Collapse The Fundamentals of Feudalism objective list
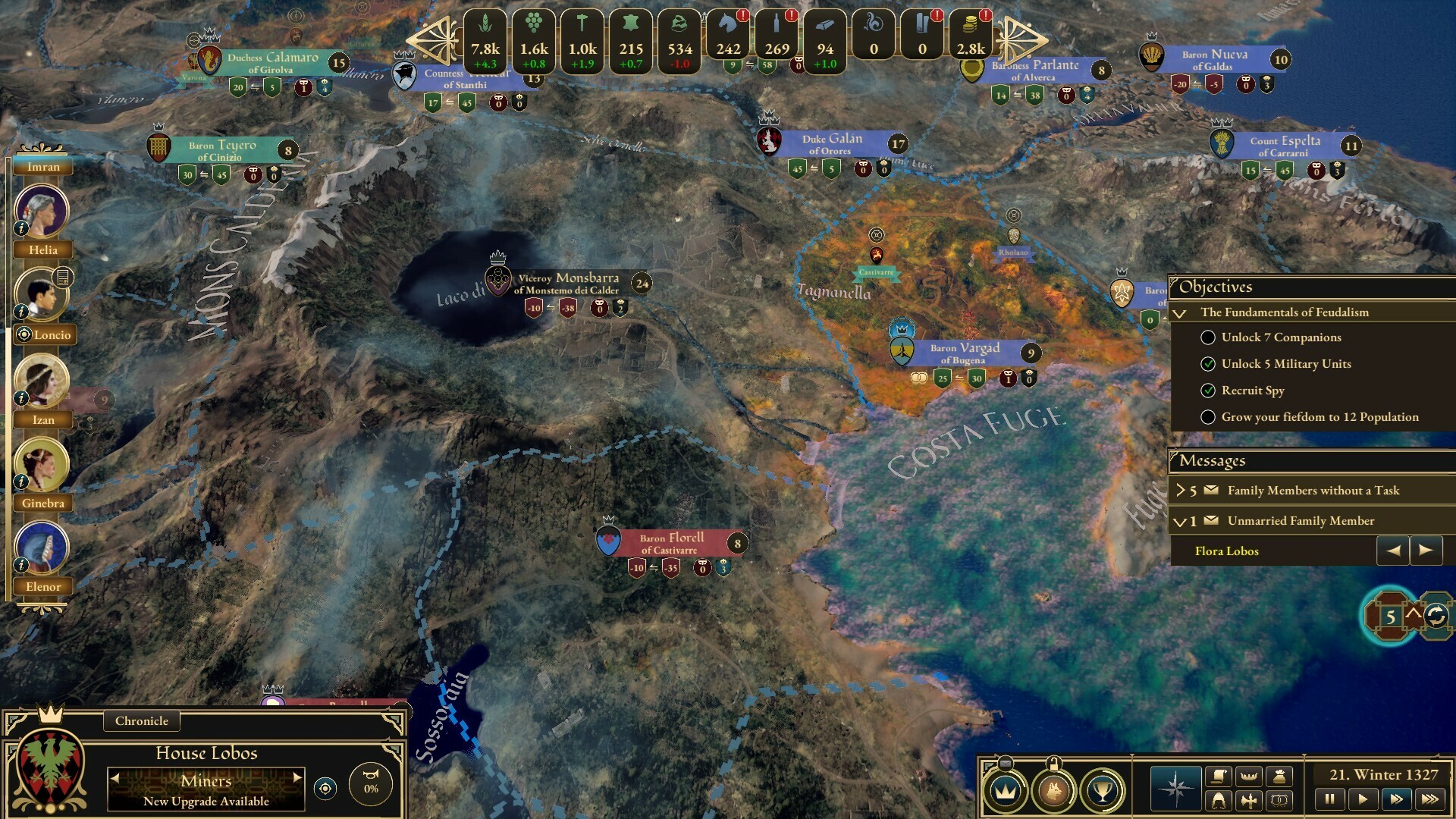 (1180, 312)
